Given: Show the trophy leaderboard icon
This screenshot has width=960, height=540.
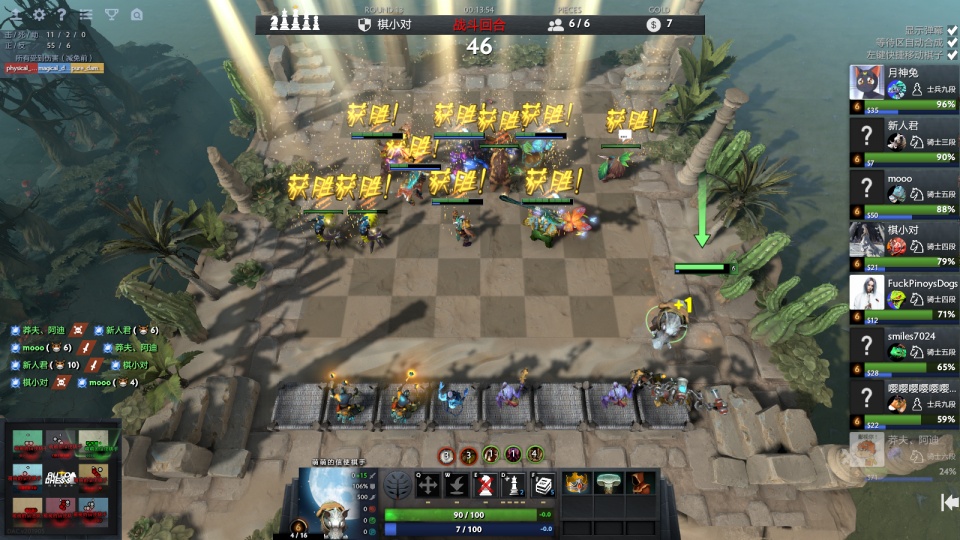Looking at the screenshot, I should tap(111, 15).
